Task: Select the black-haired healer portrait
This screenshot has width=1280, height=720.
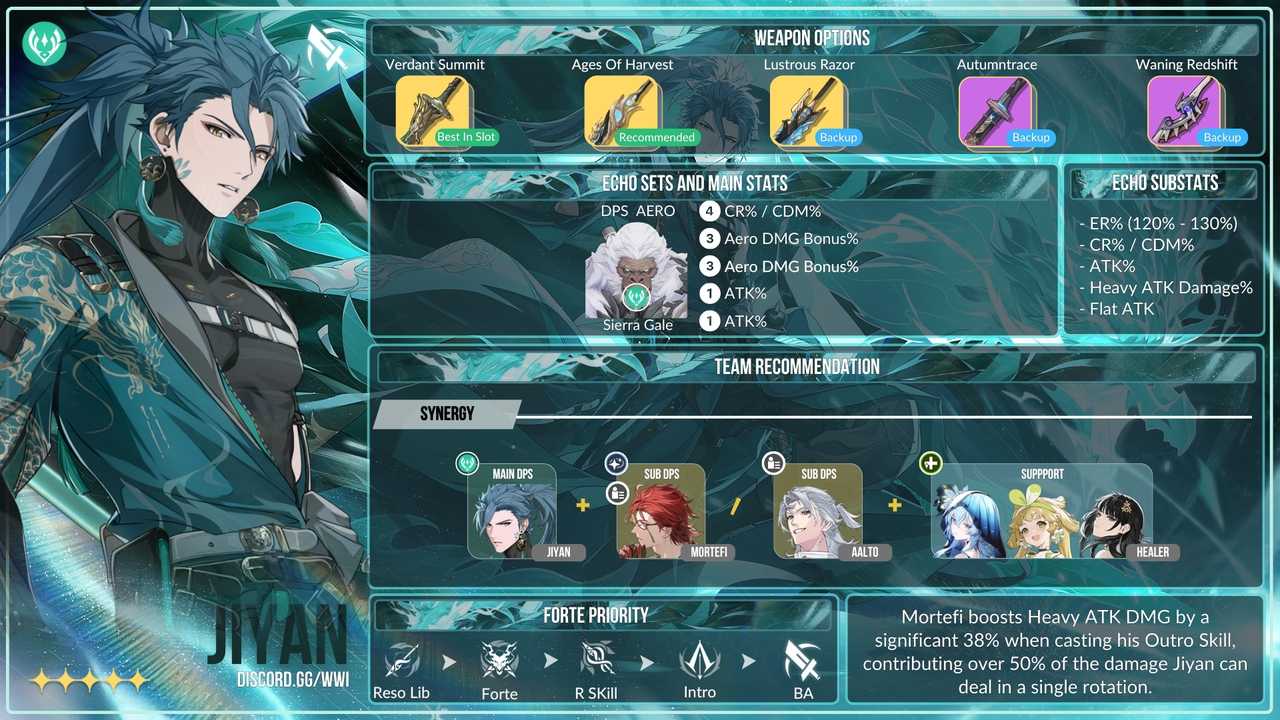Action: point(1112,522)
